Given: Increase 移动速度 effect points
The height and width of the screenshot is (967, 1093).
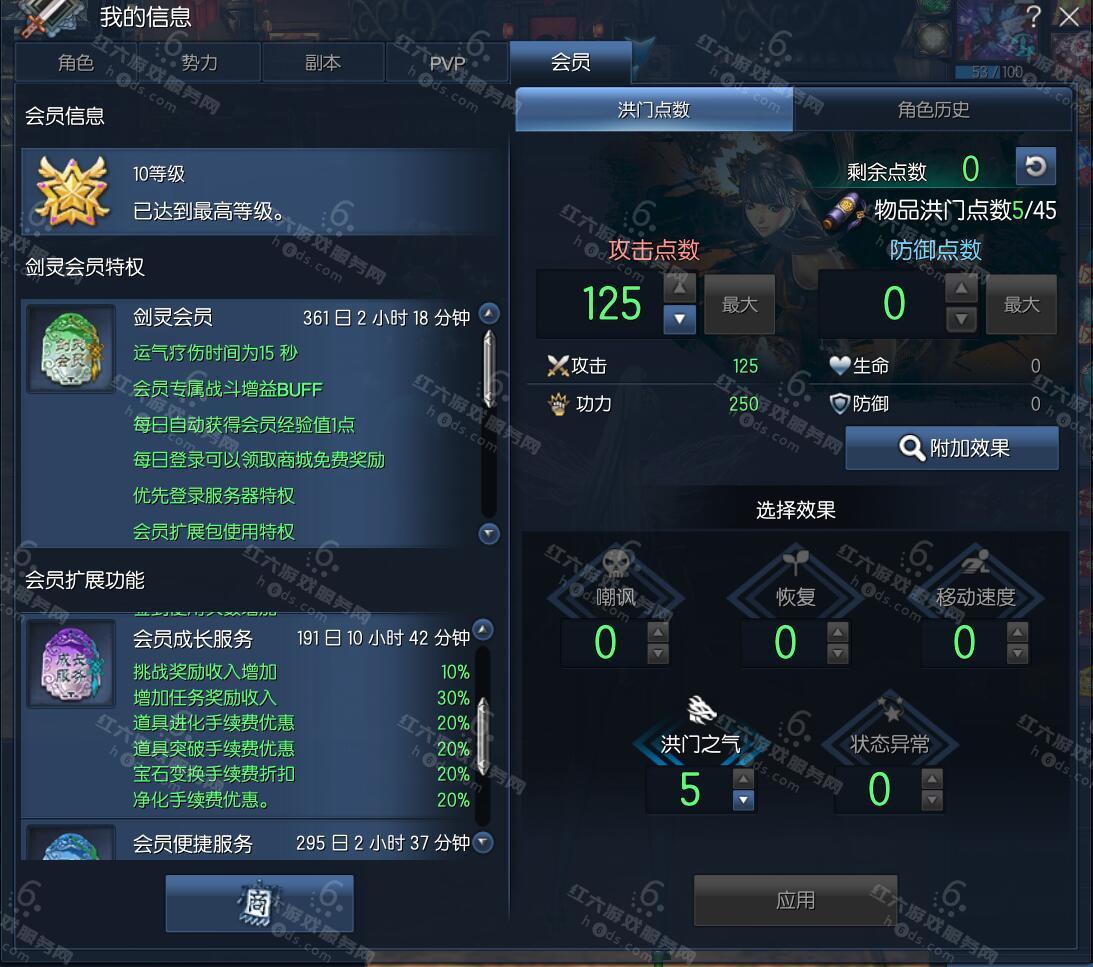Looking at the screenshot, I should (1017, 632).
